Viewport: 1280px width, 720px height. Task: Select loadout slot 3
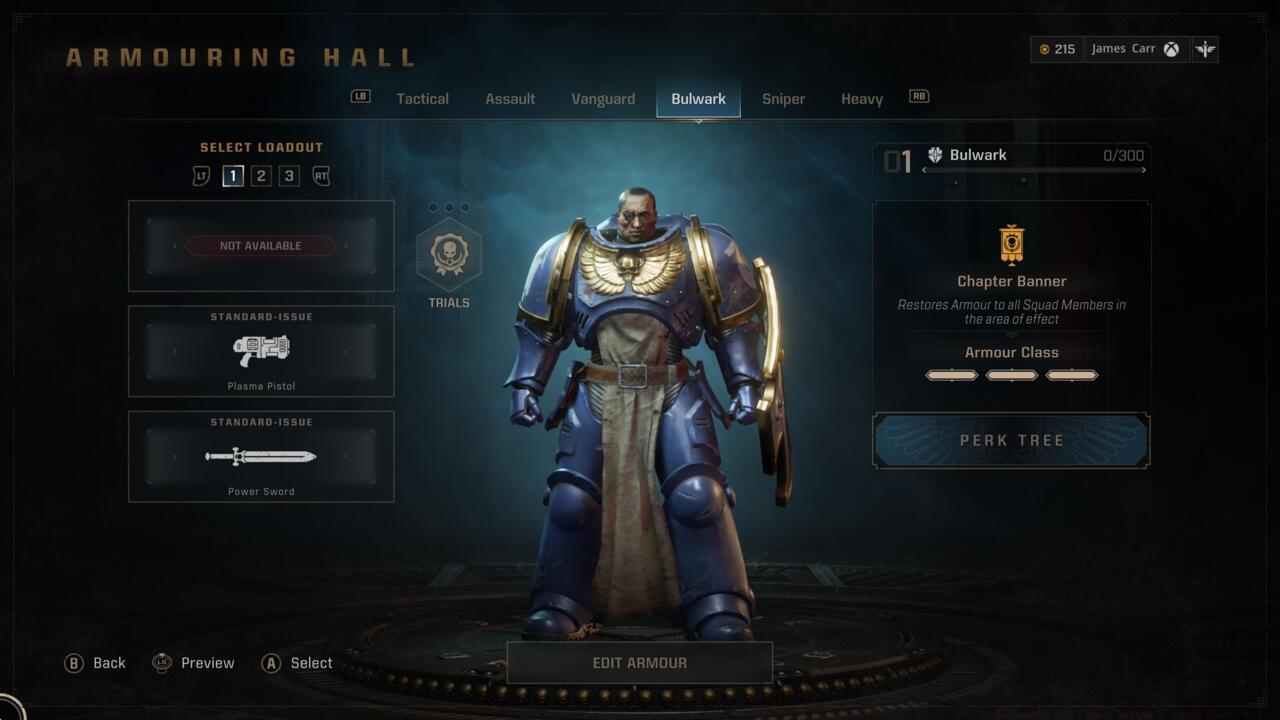pyautogui.click(x=288, y=175)
